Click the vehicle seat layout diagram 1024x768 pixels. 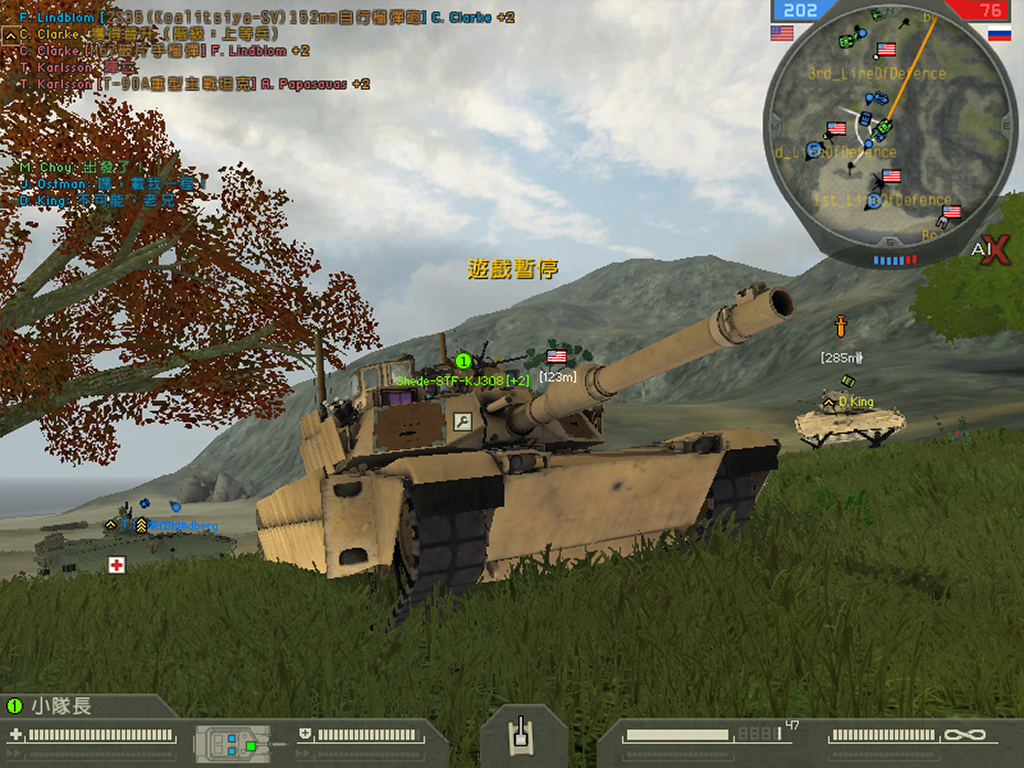click(232, 744)
